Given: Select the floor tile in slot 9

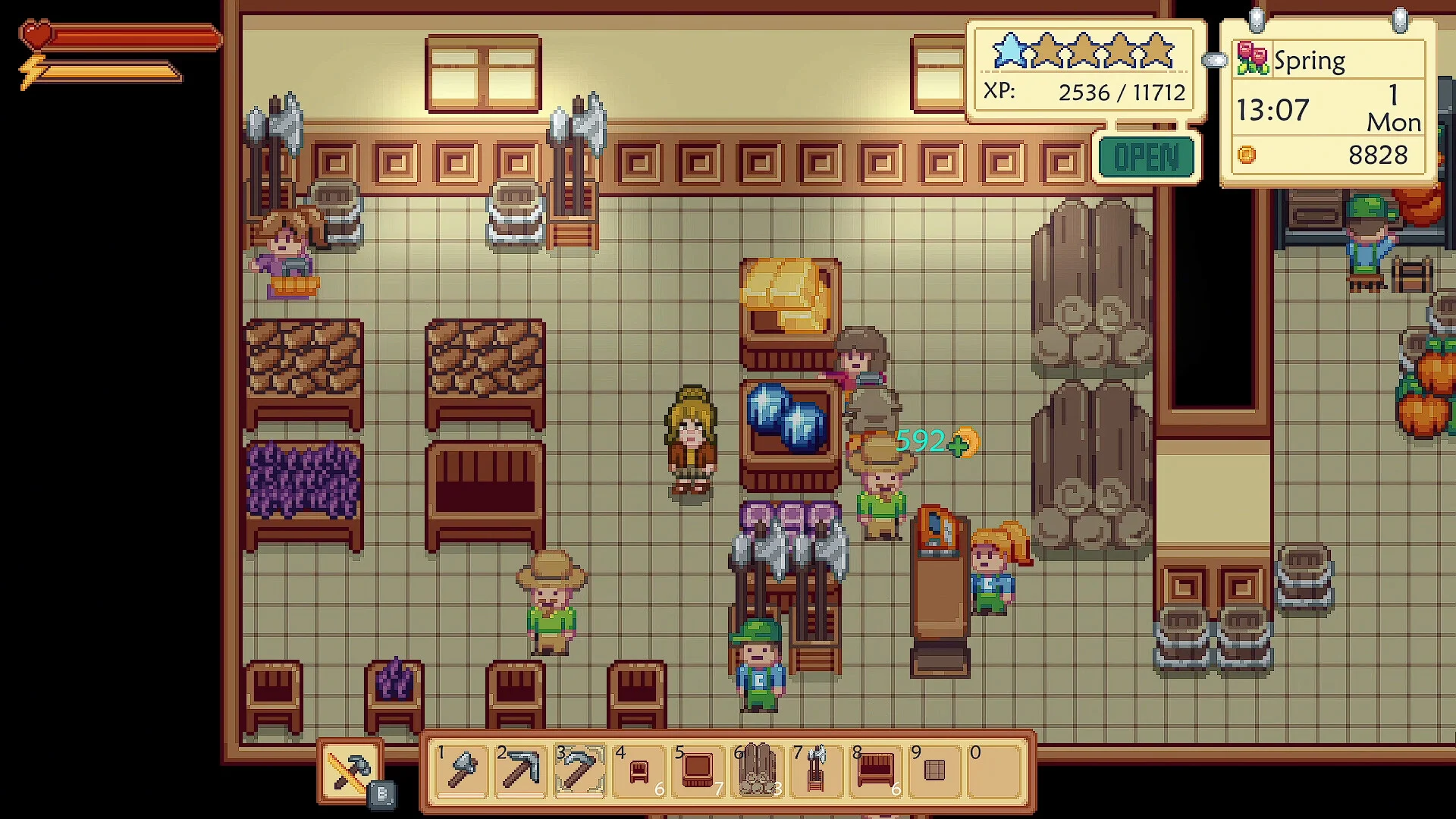Looking at the screenshot, I should 934,770.
